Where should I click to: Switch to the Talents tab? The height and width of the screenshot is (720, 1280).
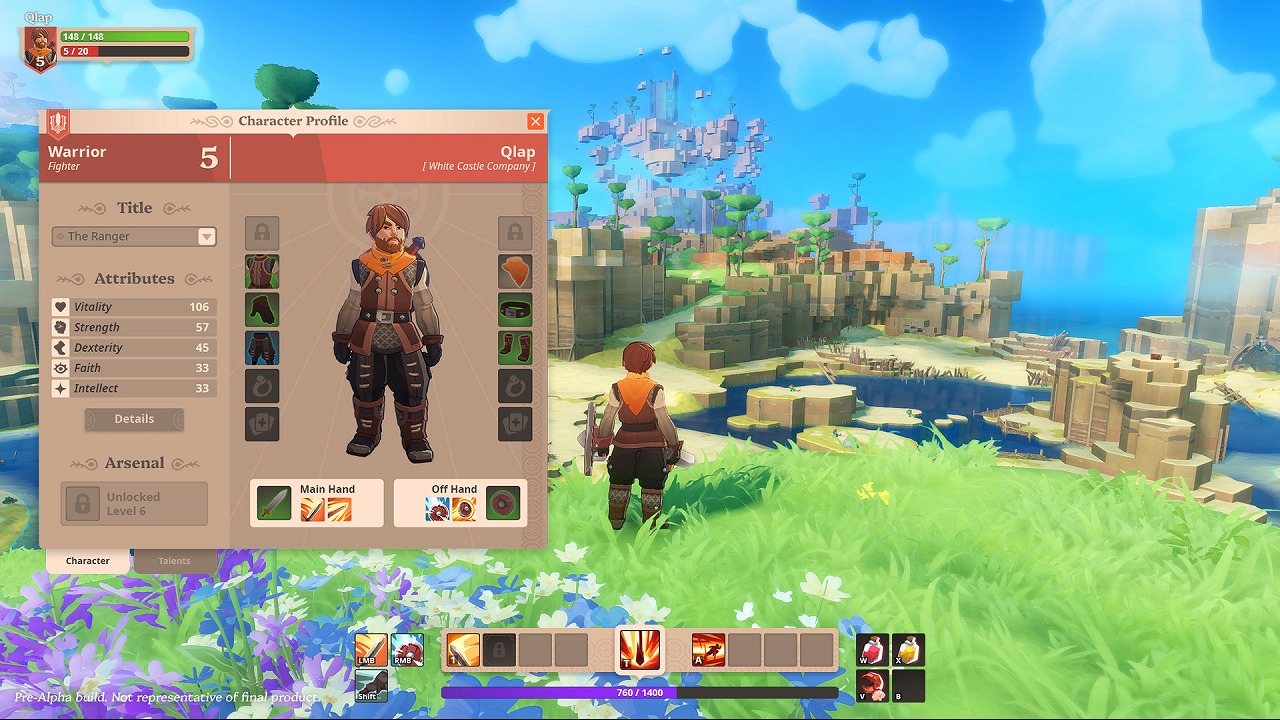174,561
